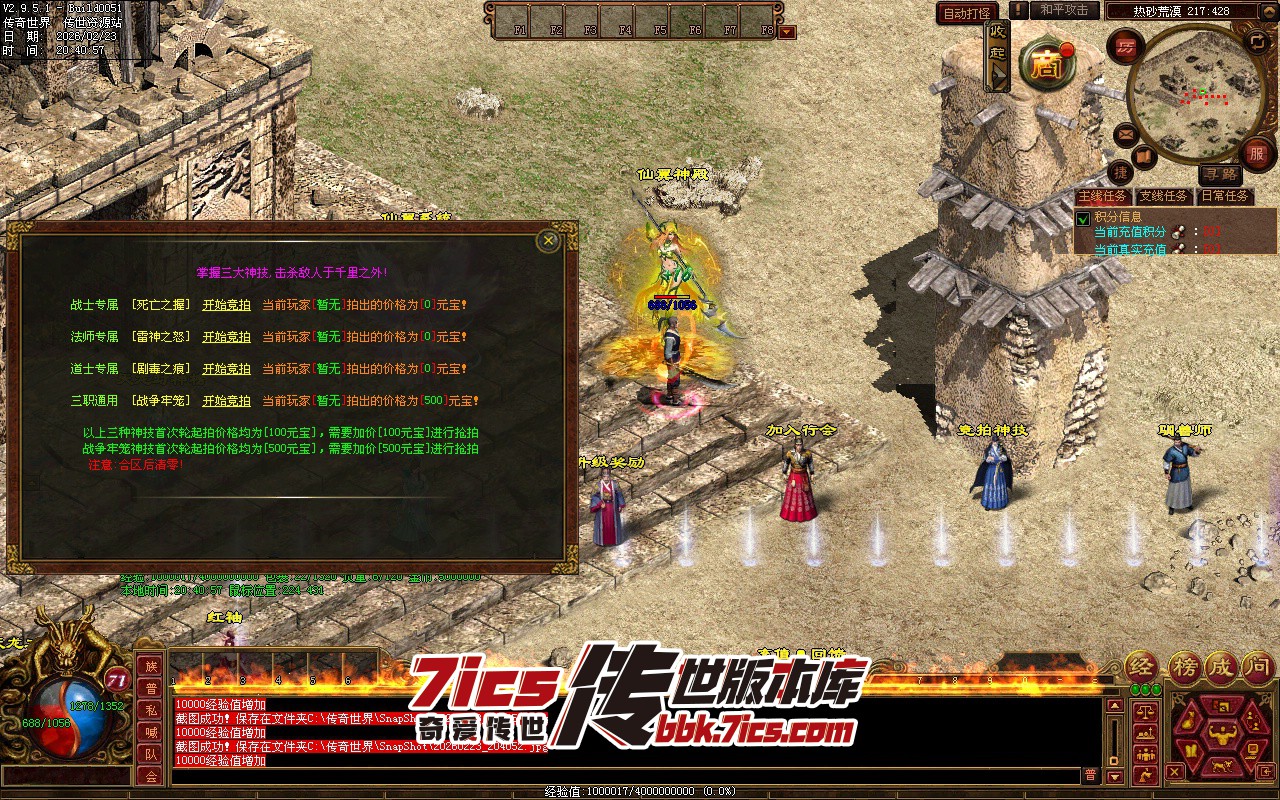The image size is (1280, 800).
Task: Switch to 支线任务 side quests tab
Action: click(1163, 196)
